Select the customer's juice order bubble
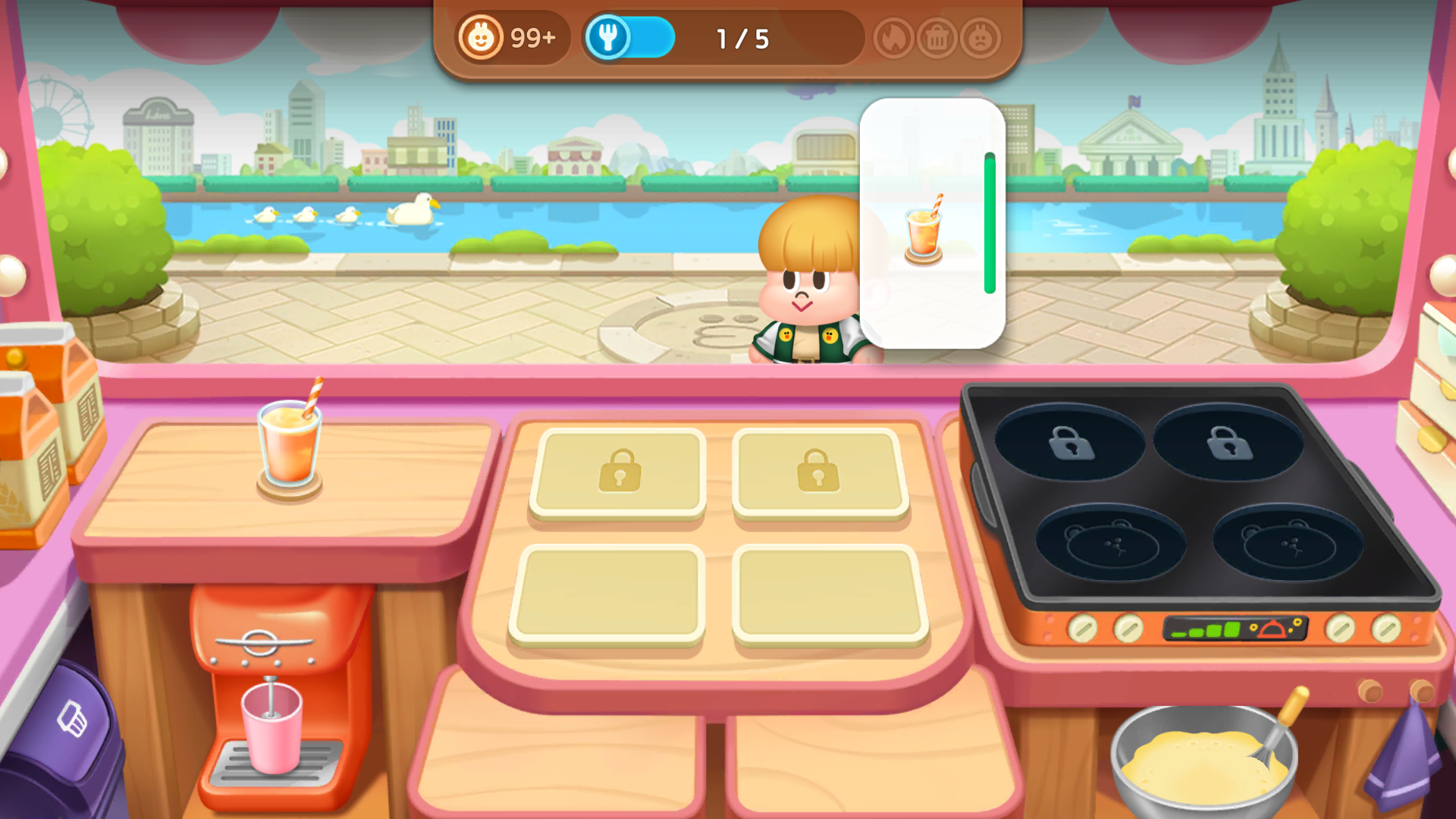 pos(931,224)
